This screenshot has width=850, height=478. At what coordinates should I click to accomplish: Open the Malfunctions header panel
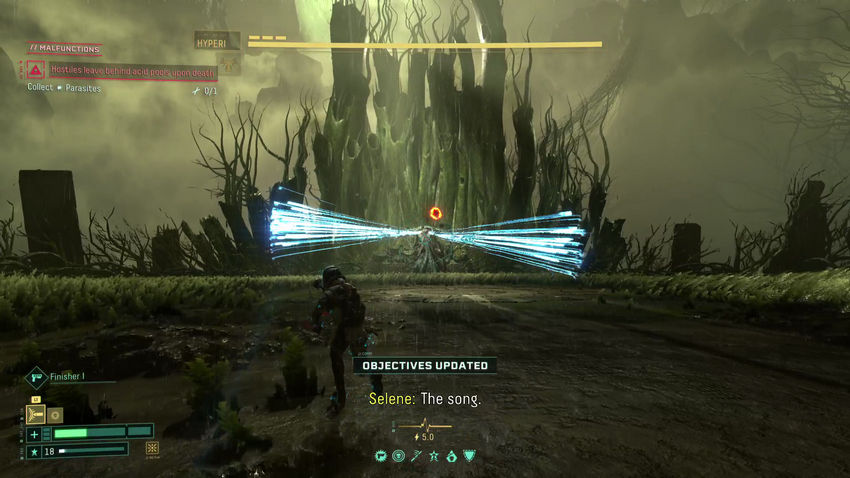pyautogui.click(x=65, y=49)
